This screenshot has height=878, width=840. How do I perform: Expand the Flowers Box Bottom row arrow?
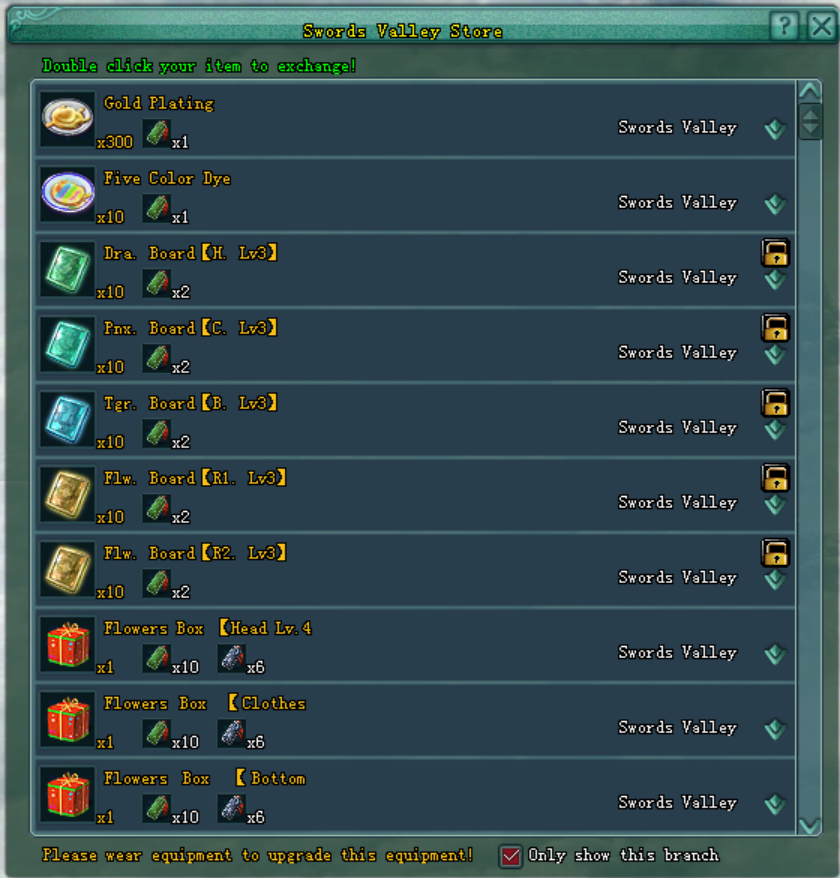click(775, 804)
